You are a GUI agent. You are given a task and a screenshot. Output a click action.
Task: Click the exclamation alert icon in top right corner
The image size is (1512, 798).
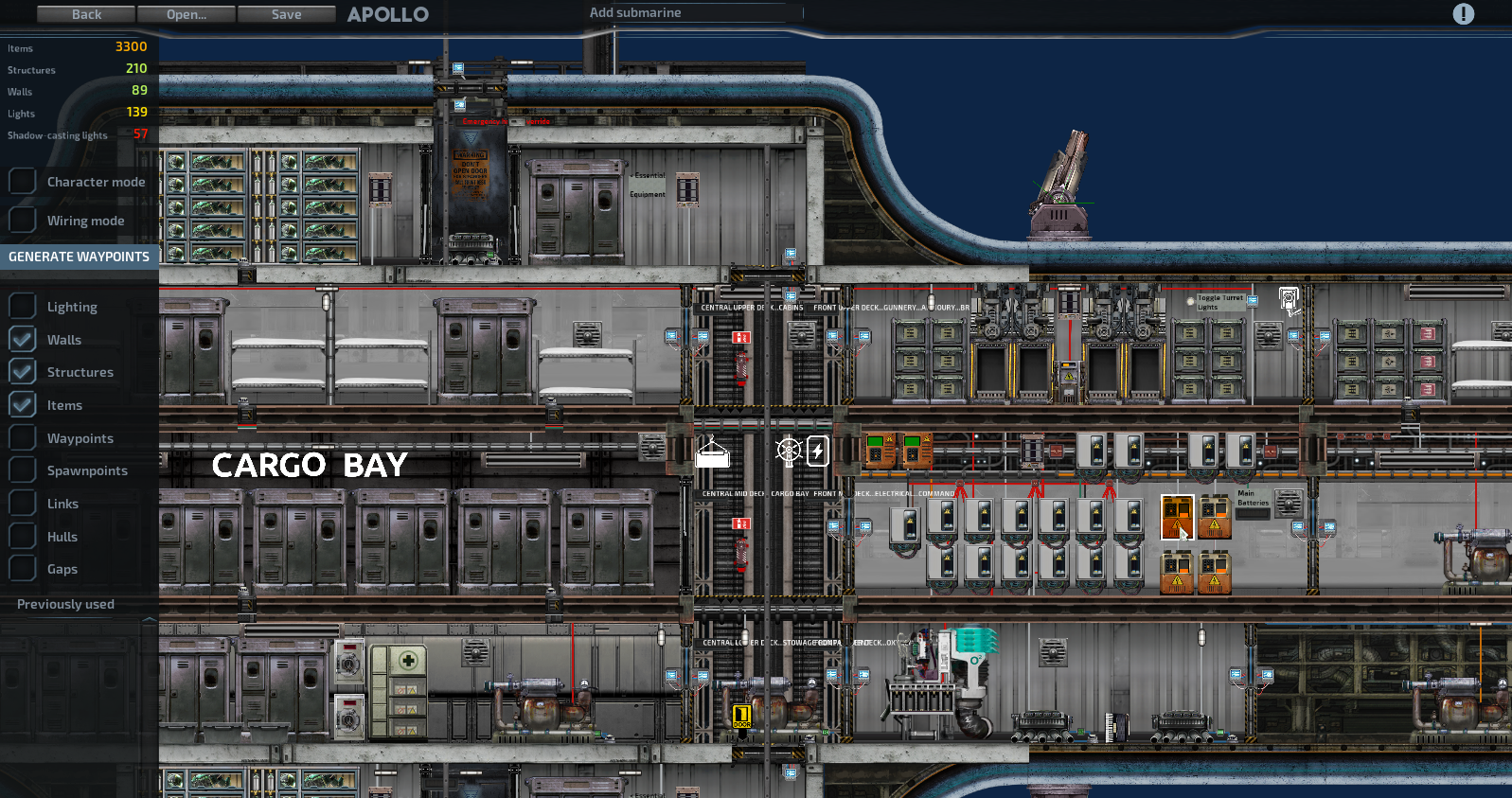[x=1464, y=14]
